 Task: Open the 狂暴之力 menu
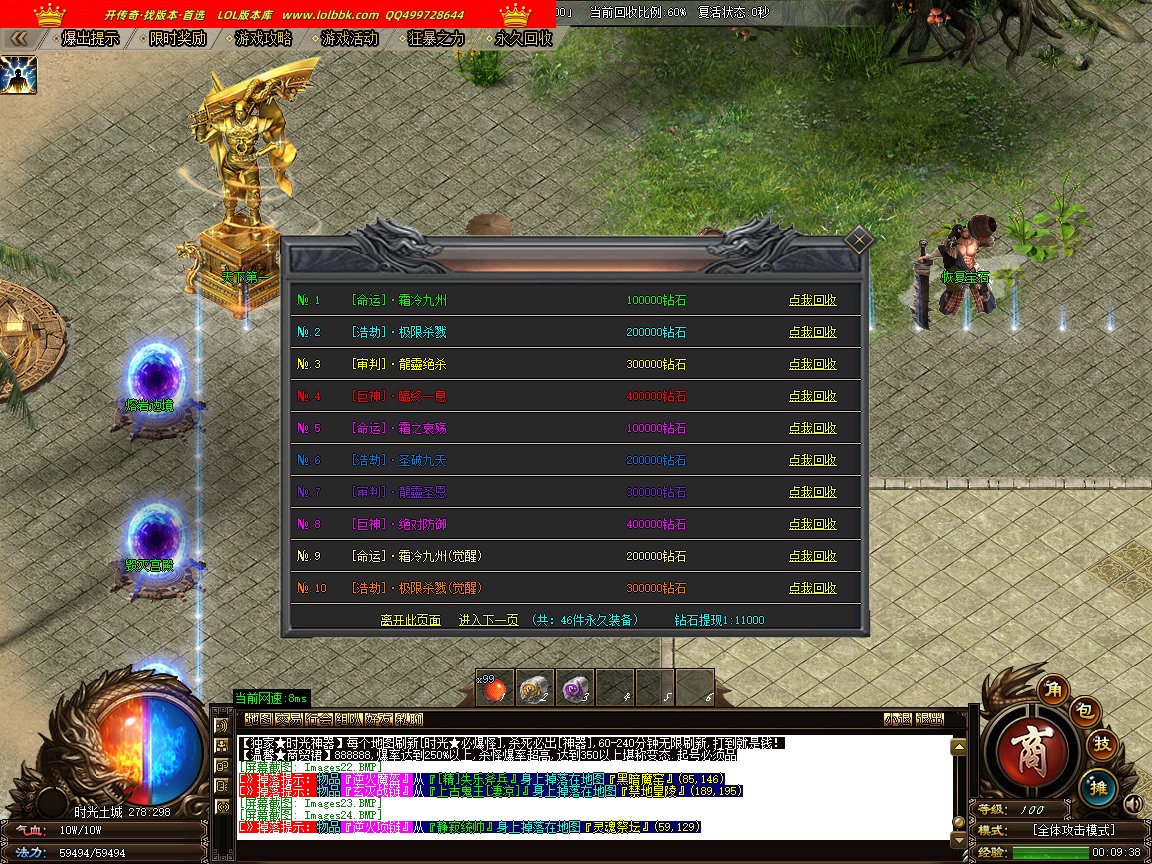pos(437,39)
